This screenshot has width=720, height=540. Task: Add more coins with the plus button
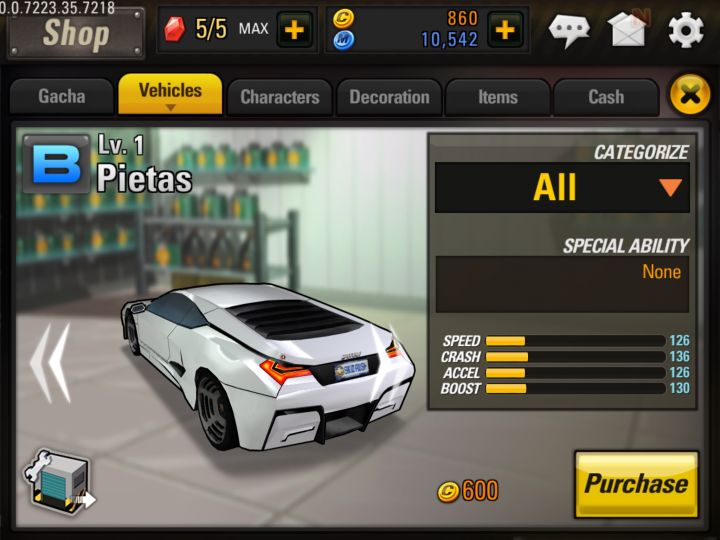pyautogui.click(x=505, y=30)
